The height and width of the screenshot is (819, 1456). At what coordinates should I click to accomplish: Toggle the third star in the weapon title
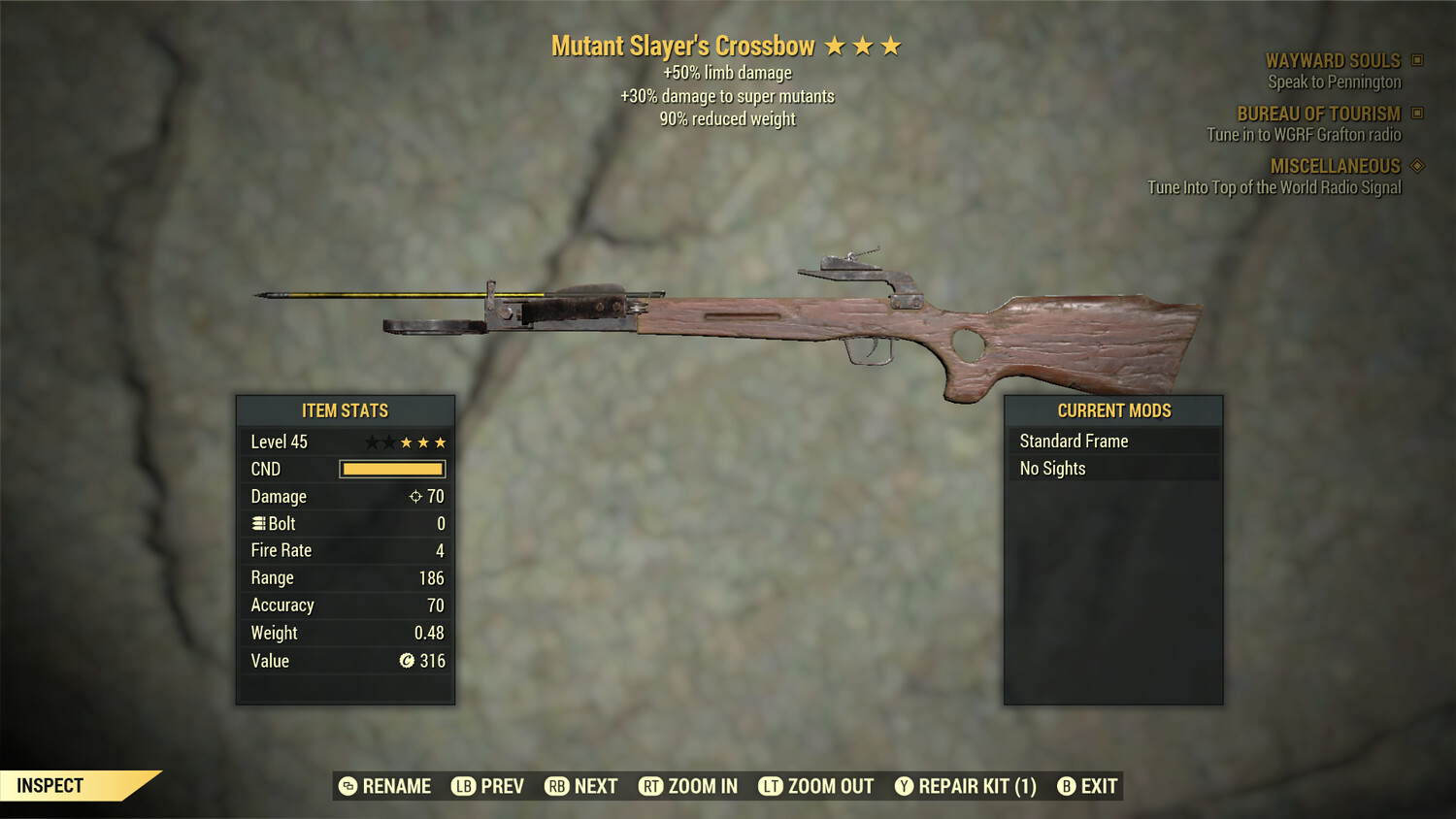click(x=890, y=45)
